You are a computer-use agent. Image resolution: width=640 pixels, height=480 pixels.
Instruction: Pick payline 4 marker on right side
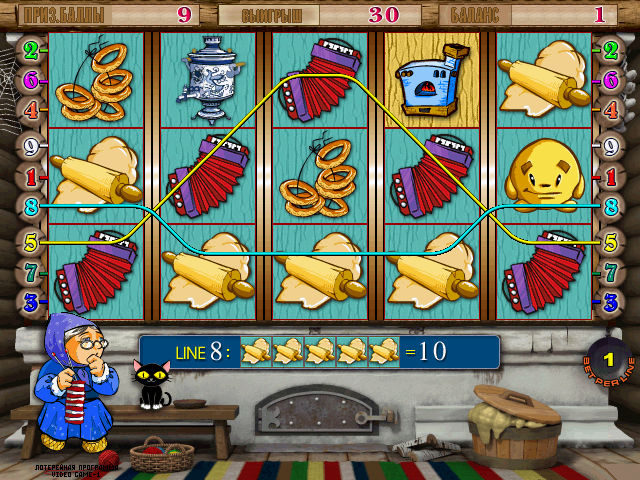click(x=609, y=110)
